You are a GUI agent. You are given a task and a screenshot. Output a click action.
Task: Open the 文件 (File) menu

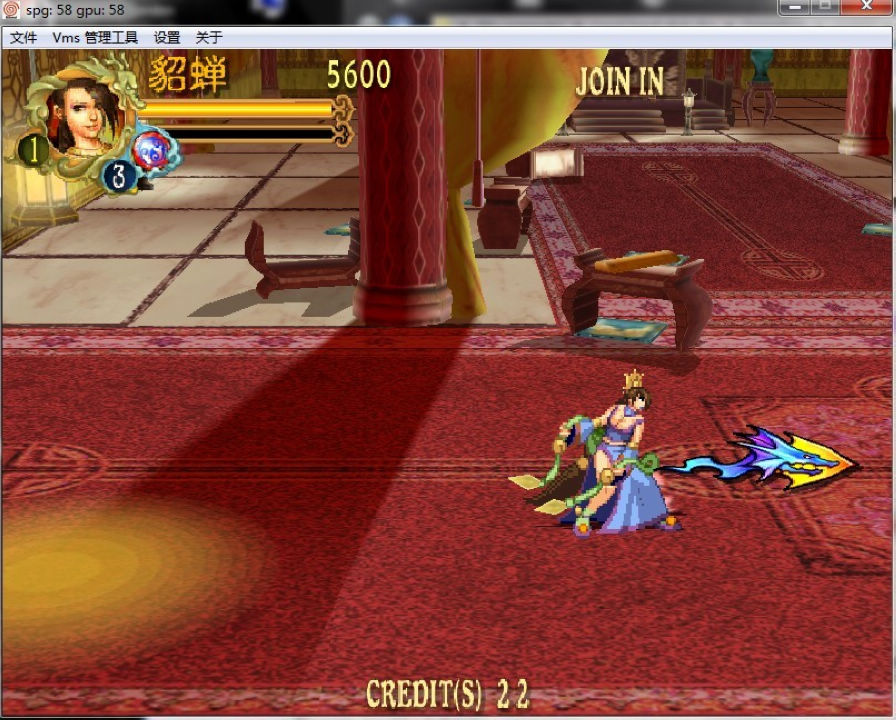click(23, 38)
